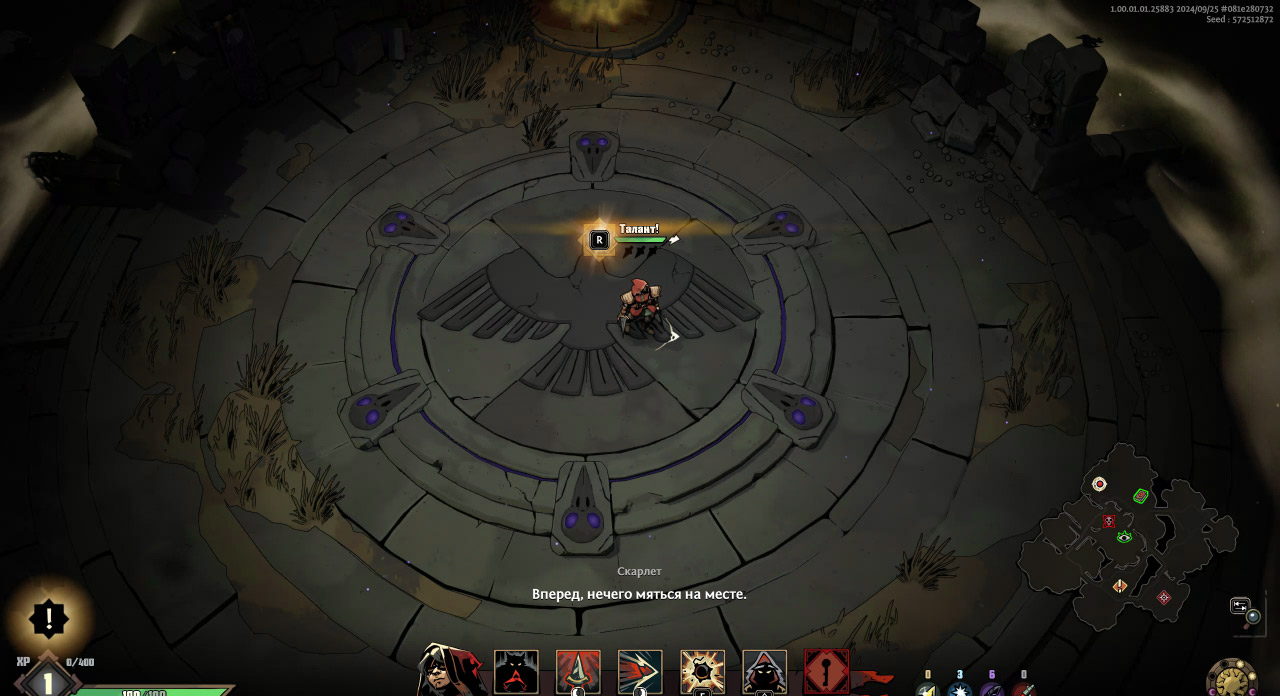Toggle the minimap view arrows button
This screenshot has width=1280, height=696.
click(x=1240, y=605)
